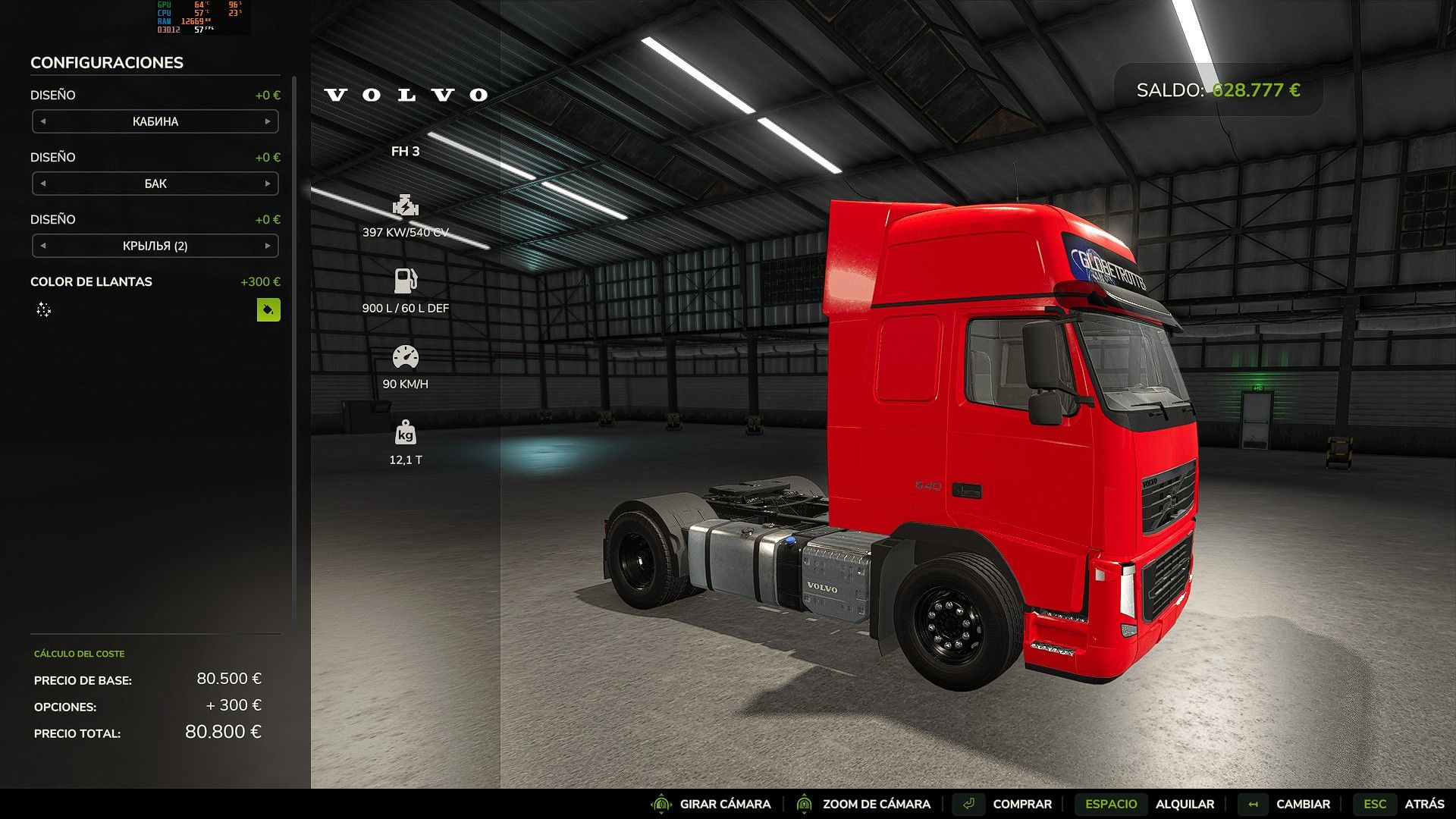Rent the truck with Alquilar
The width and height of the screenshot is (1456, 819).
(x=1184, y=804)
